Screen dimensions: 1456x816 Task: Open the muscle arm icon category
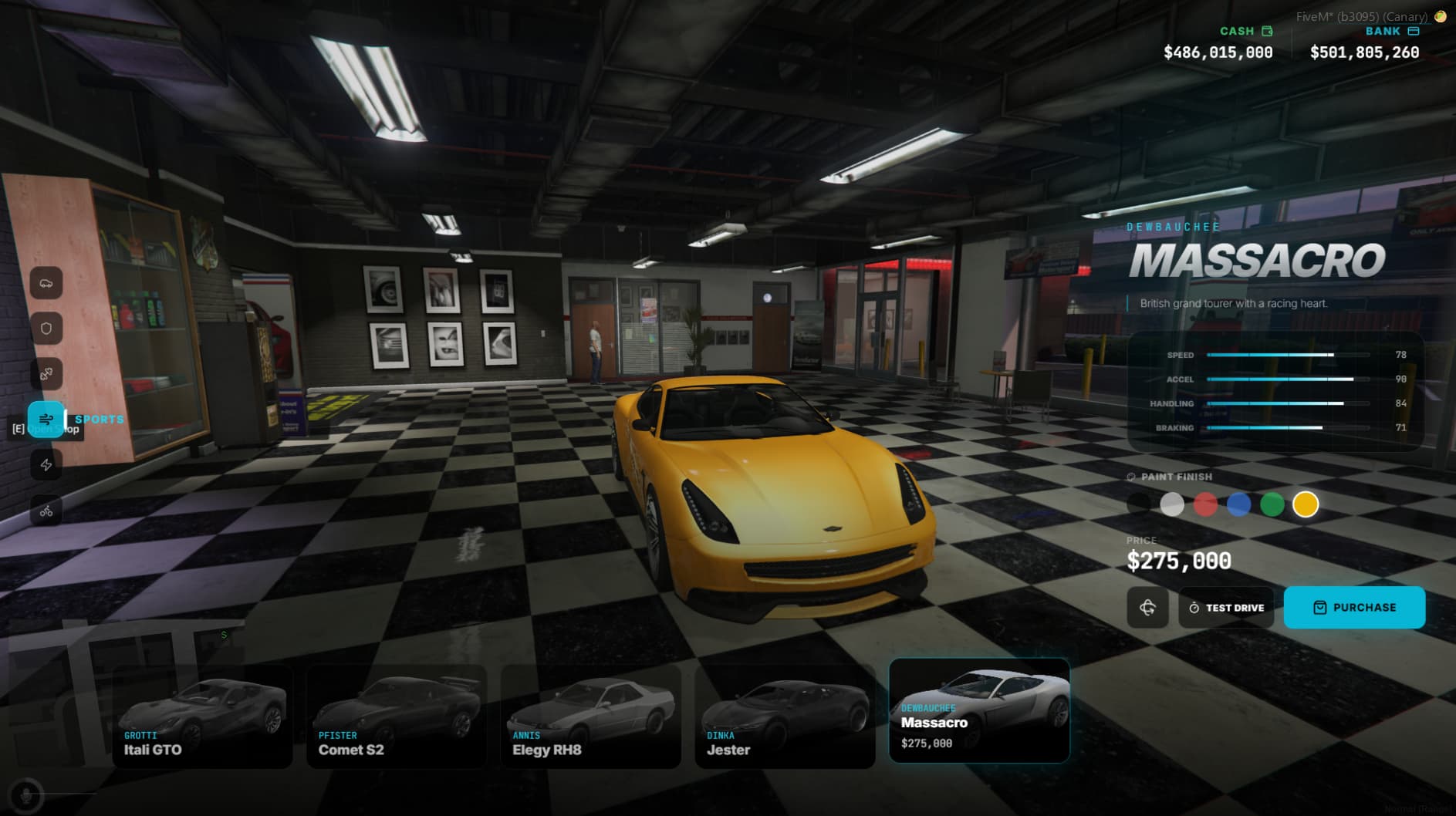click(x=46, y=374)
